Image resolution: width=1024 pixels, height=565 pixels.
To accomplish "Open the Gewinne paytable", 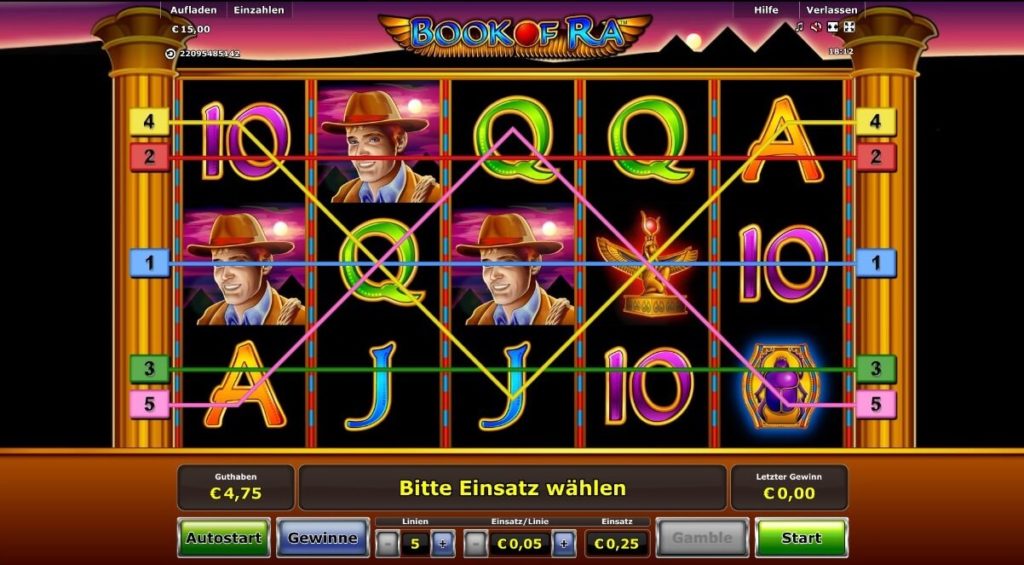I will (322, 538).
